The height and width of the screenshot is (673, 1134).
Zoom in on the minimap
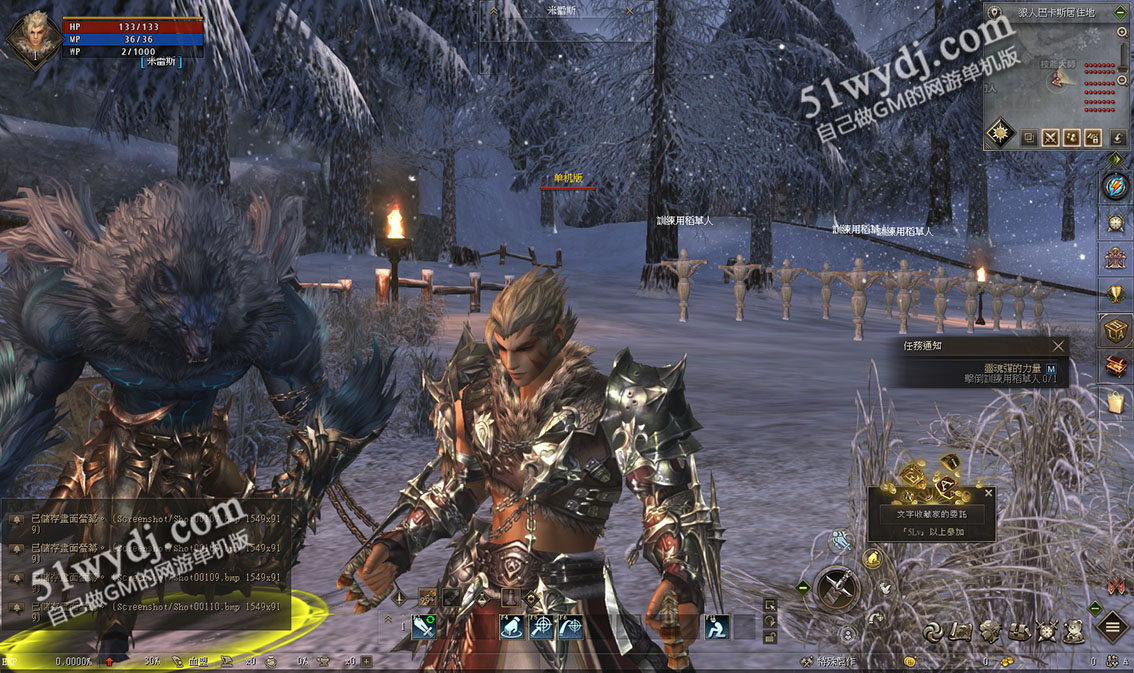[x=1123, y=33]
